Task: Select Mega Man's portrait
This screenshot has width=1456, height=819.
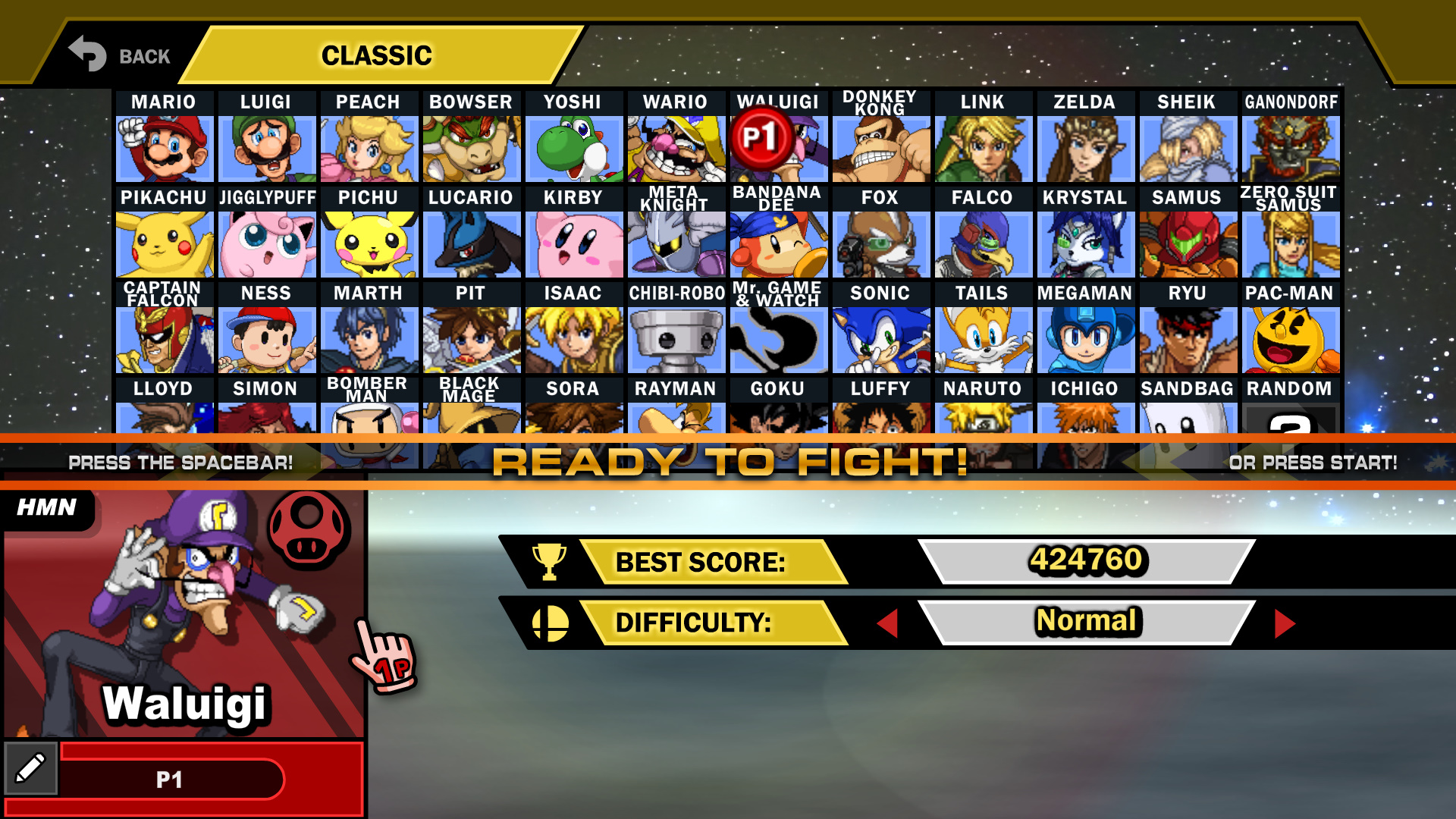Action: [1086, 338]
